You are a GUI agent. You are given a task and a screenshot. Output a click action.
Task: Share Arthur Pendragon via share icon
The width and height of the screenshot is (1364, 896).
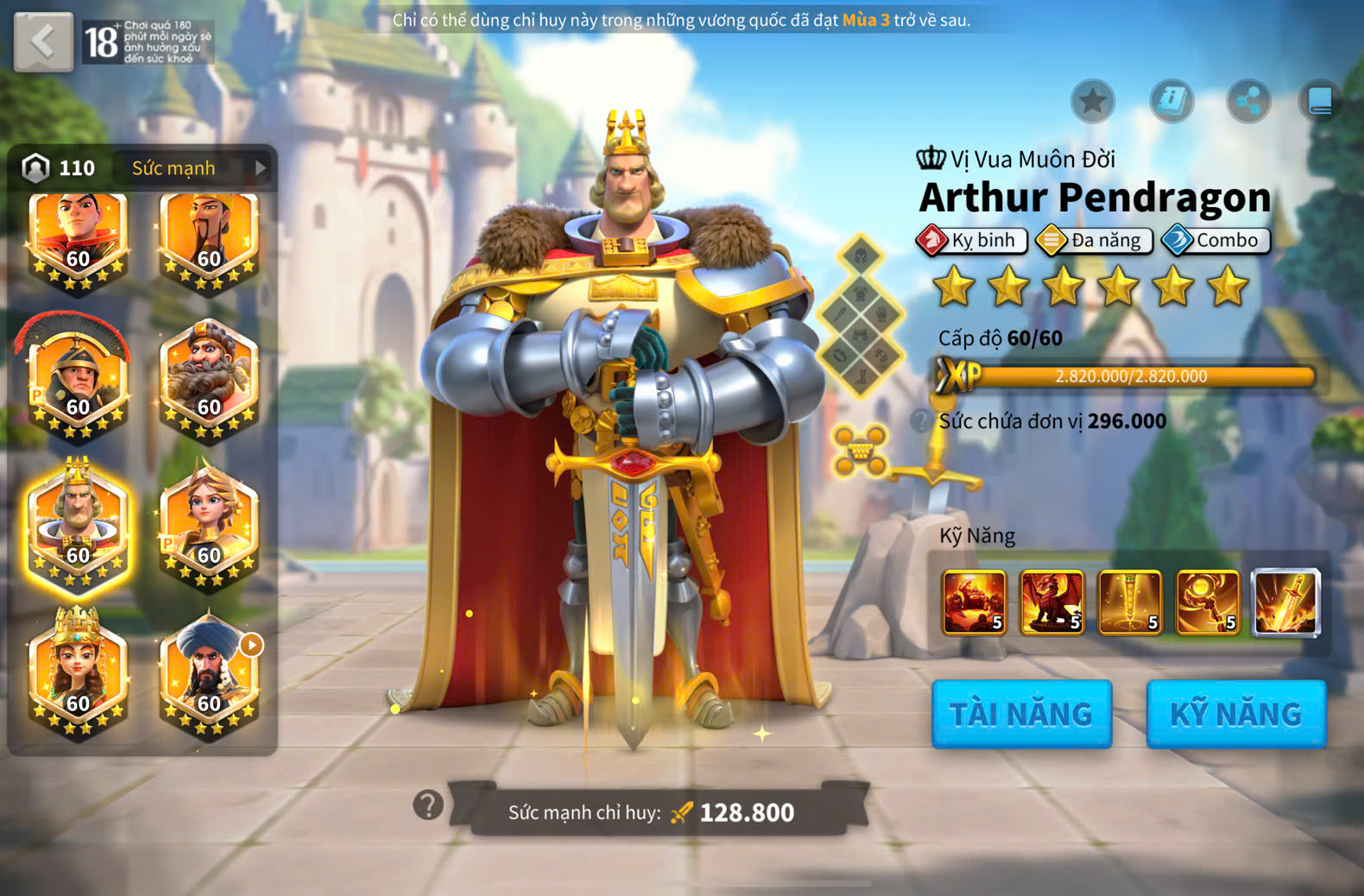pos(1248,102)
